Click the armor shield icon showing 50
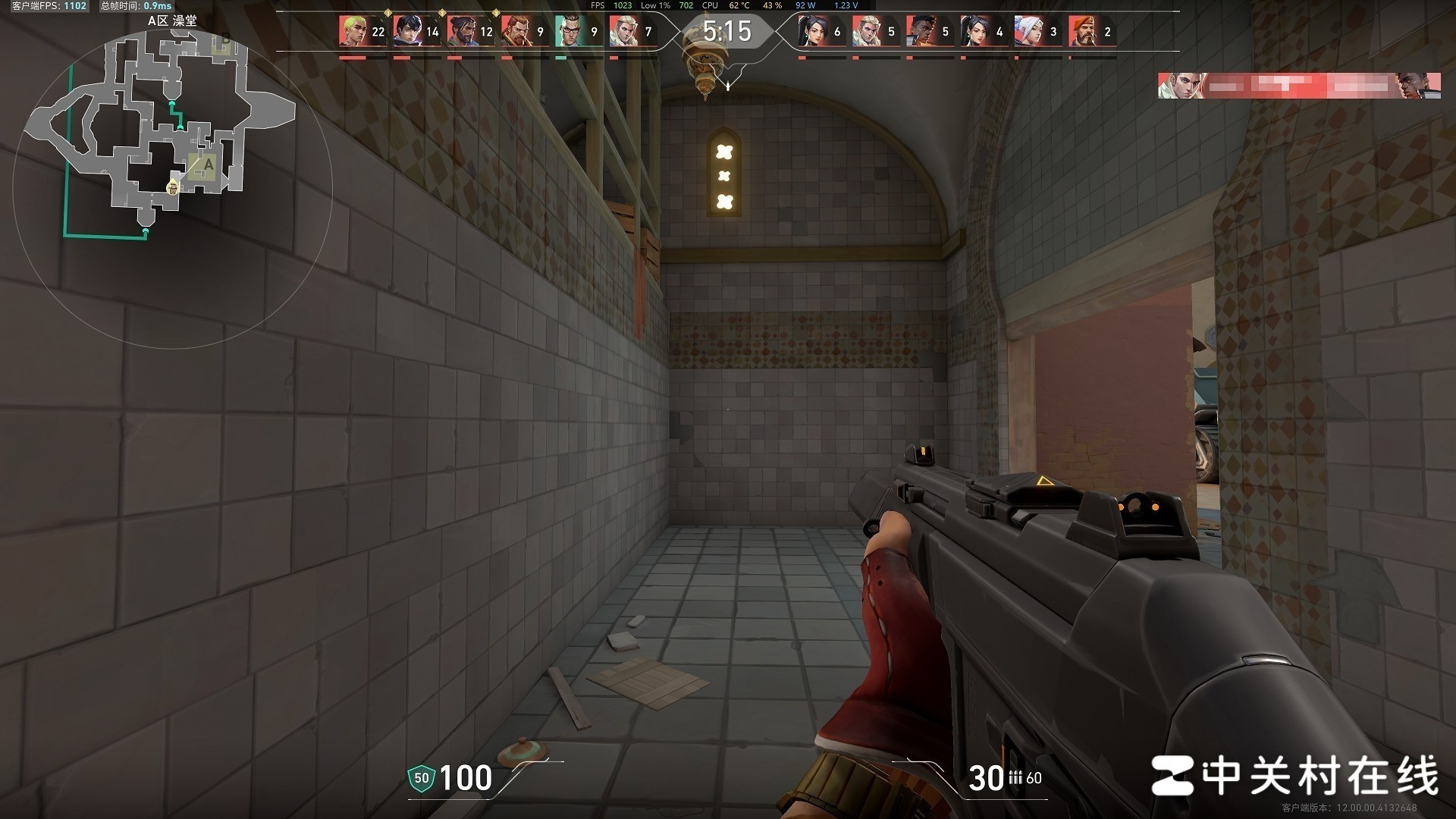The height and width of the screenshot is (819, 1456). (x=421, y=778)
